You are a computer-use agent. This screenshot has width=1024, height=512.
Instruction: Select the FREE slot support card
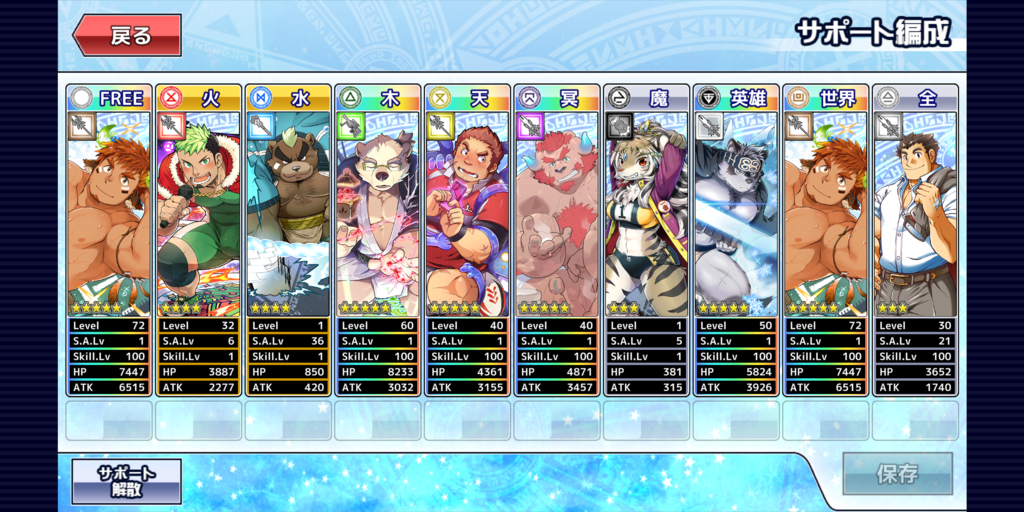pyautogui.click(x=109, y=215)
